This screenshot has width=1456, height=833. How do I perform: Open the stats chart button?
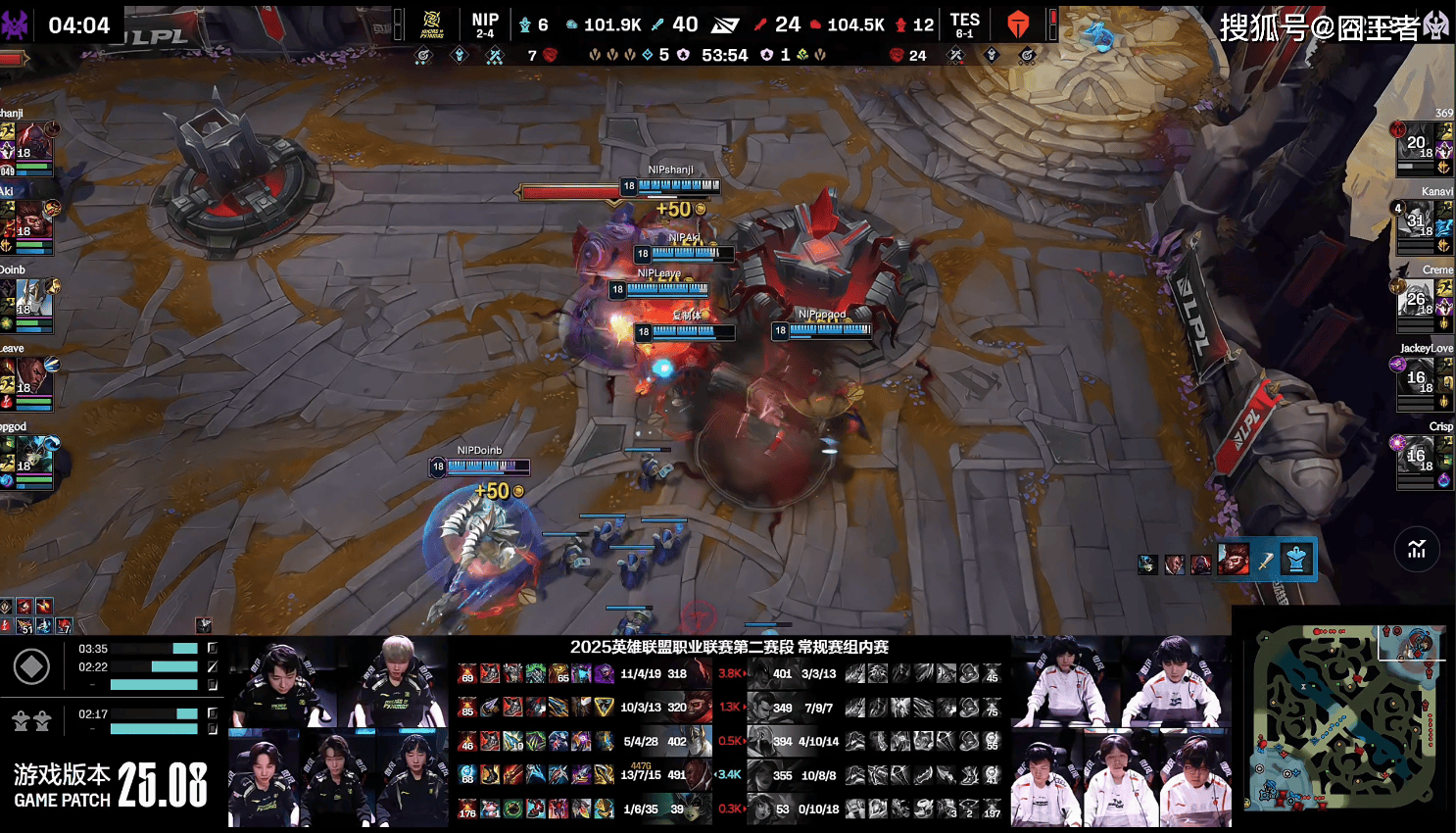pyautogui.click(x=1417, y=549)
